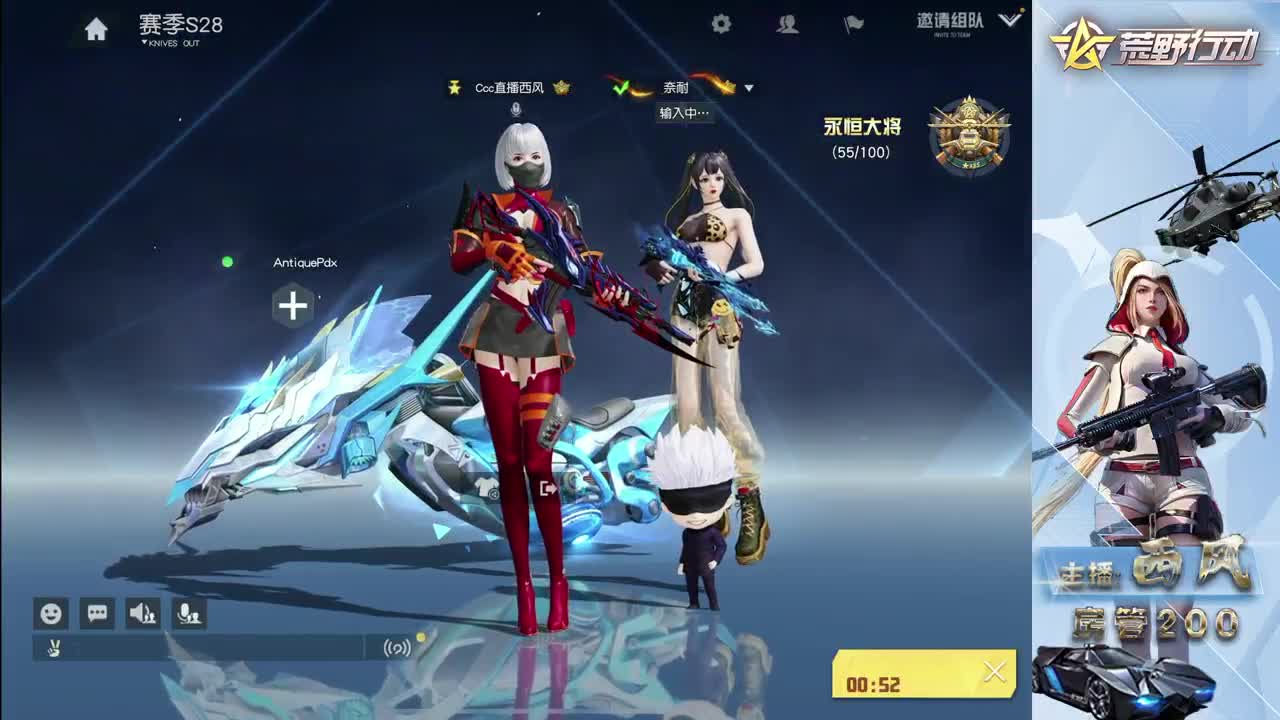Open the chat bubble panel
Viewport: 1280px width, 720px height.
pos(96,614)
